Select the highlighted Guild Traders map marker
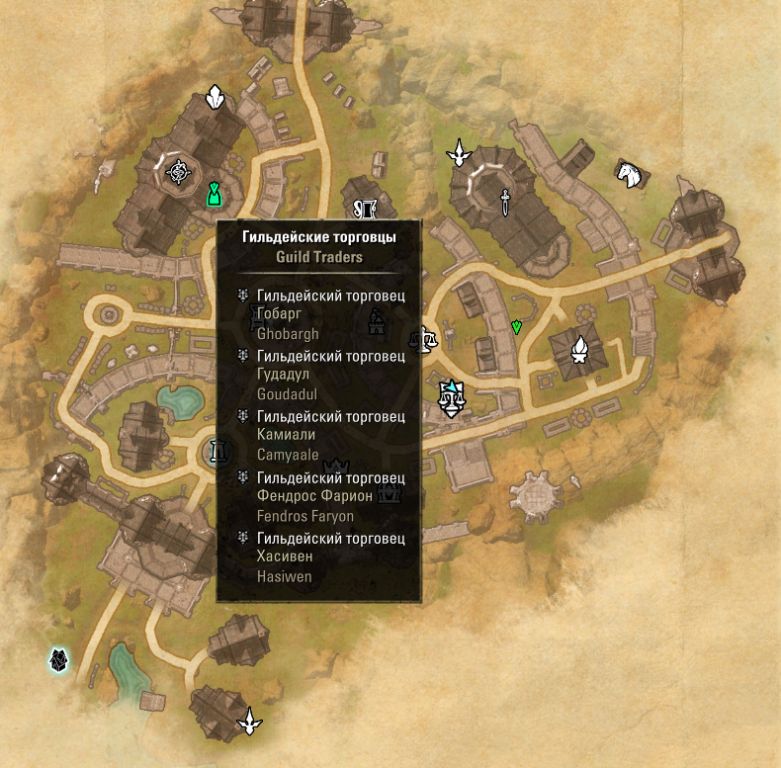Image resolution: width=781 pixels, height=768 pixels. point(452,398)
